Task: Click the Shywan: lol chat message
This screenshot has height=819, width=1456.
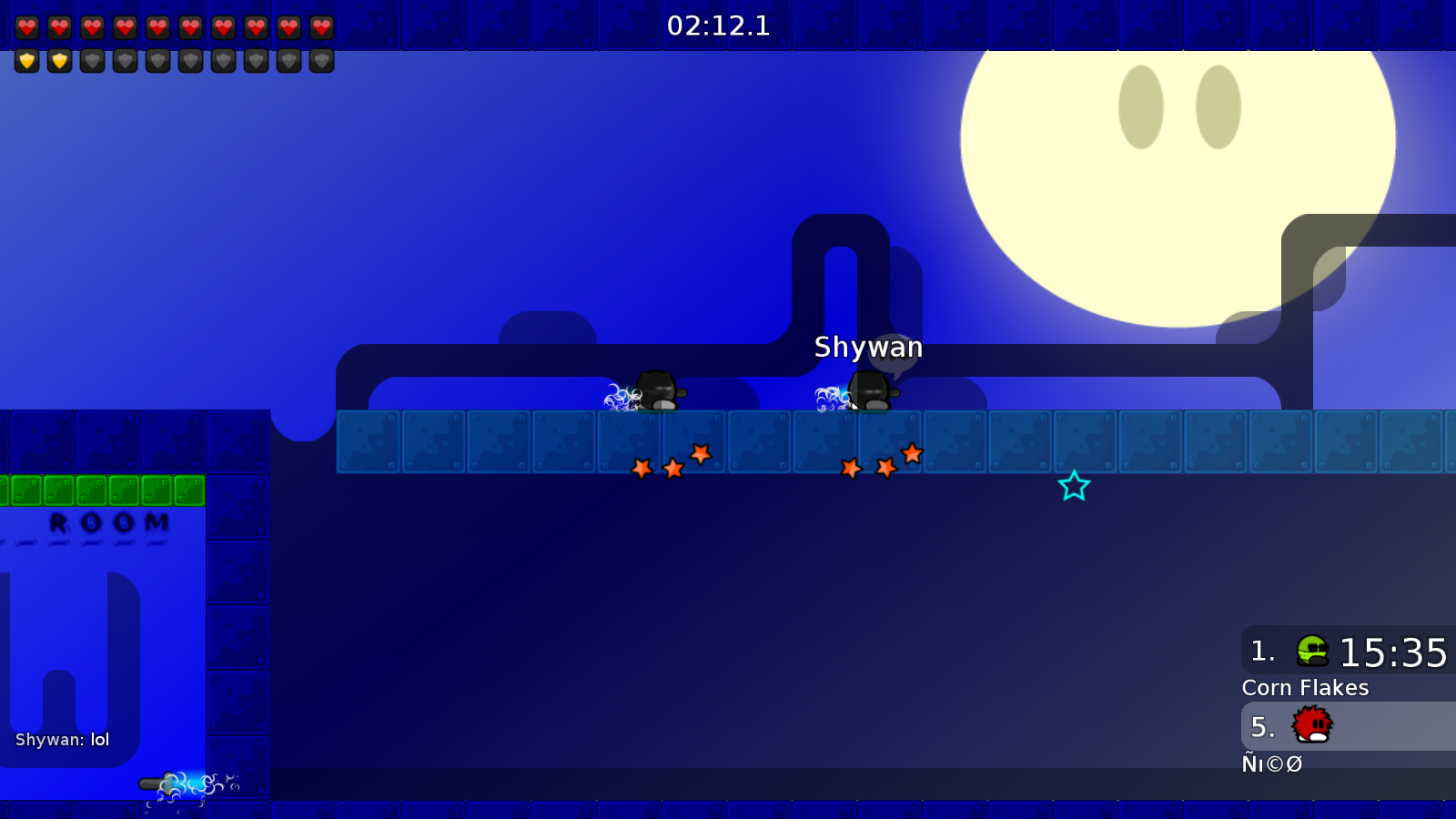Action: coord(60,740)
